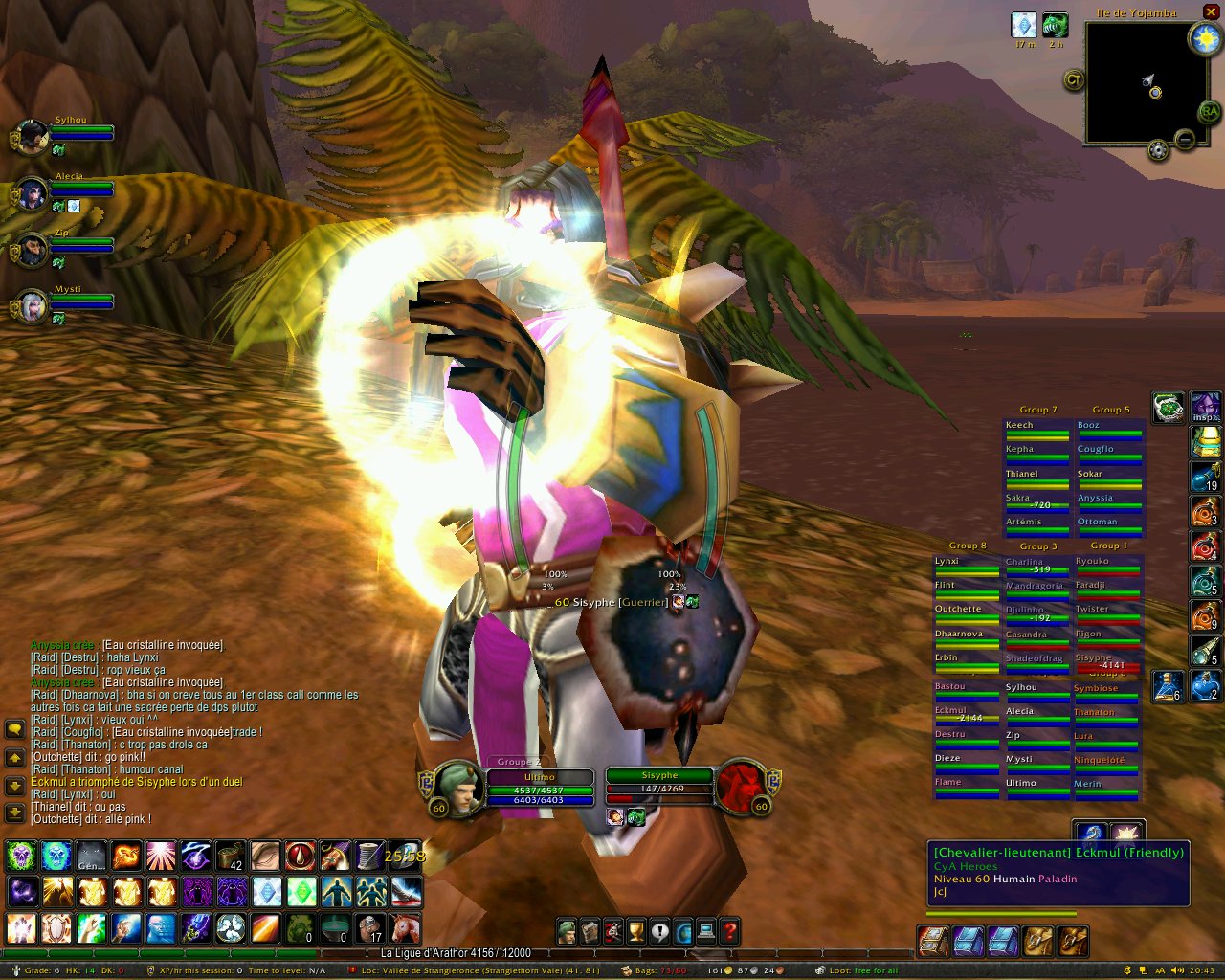
Task: Open the main backpack in the bag bar
Action: (x=1072, y=942)
